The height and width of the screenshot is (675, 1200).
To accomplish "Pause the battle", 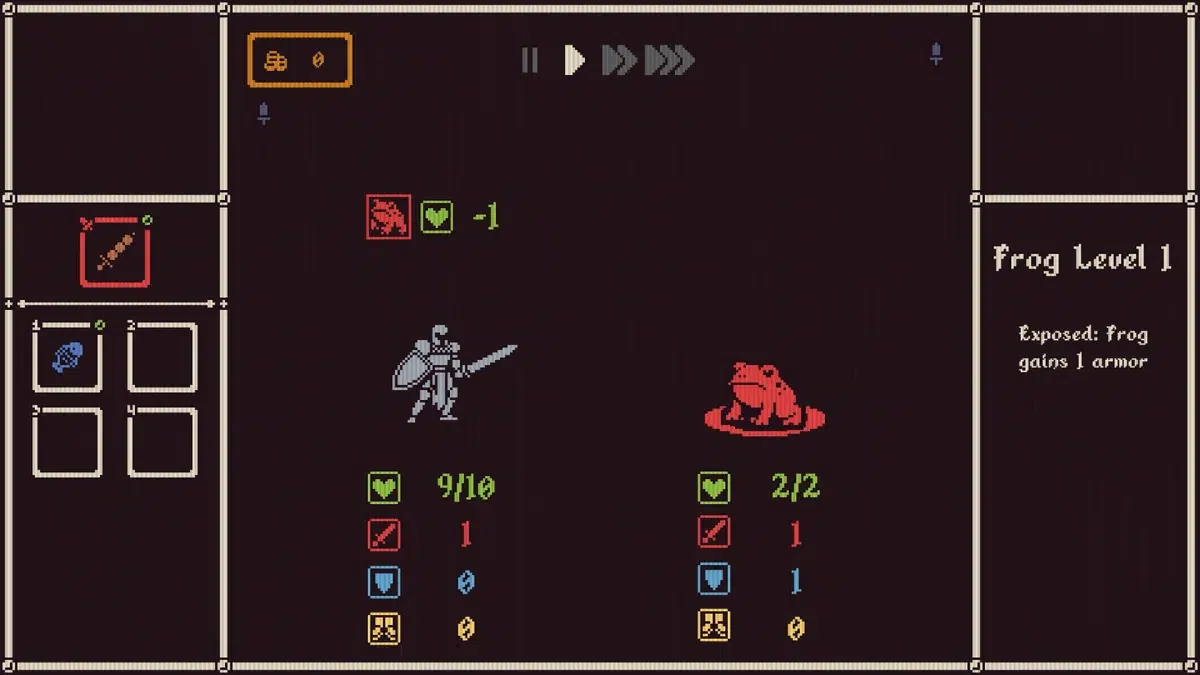I will [530, 61].
